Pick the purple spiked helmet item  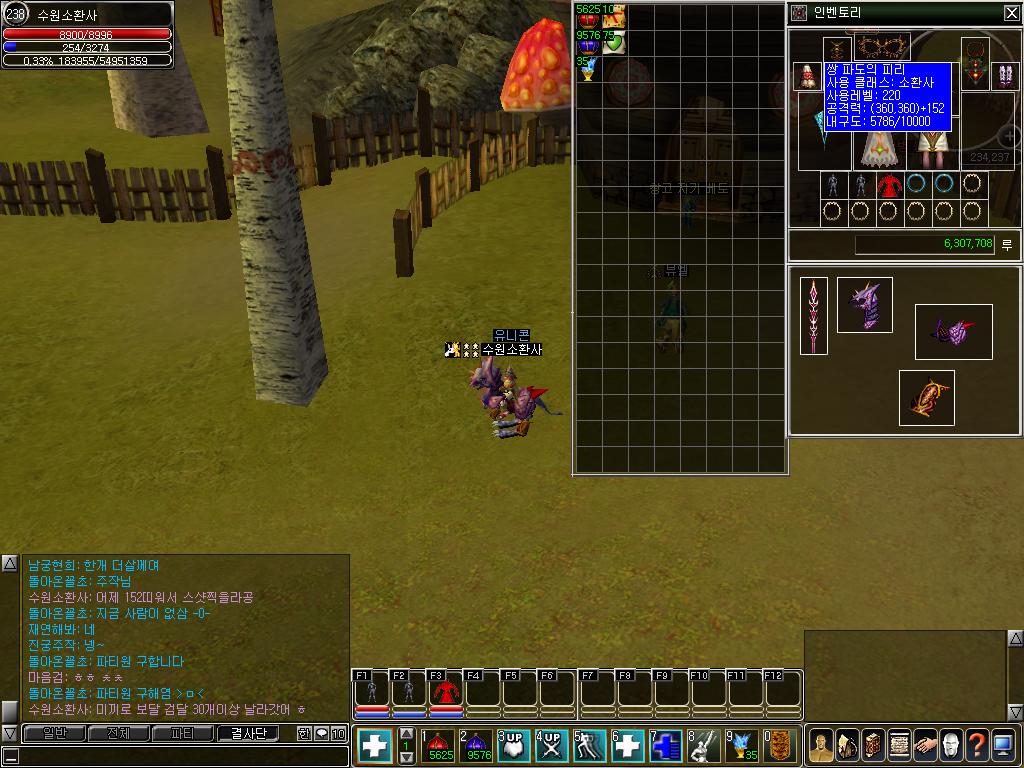(864, 305)
